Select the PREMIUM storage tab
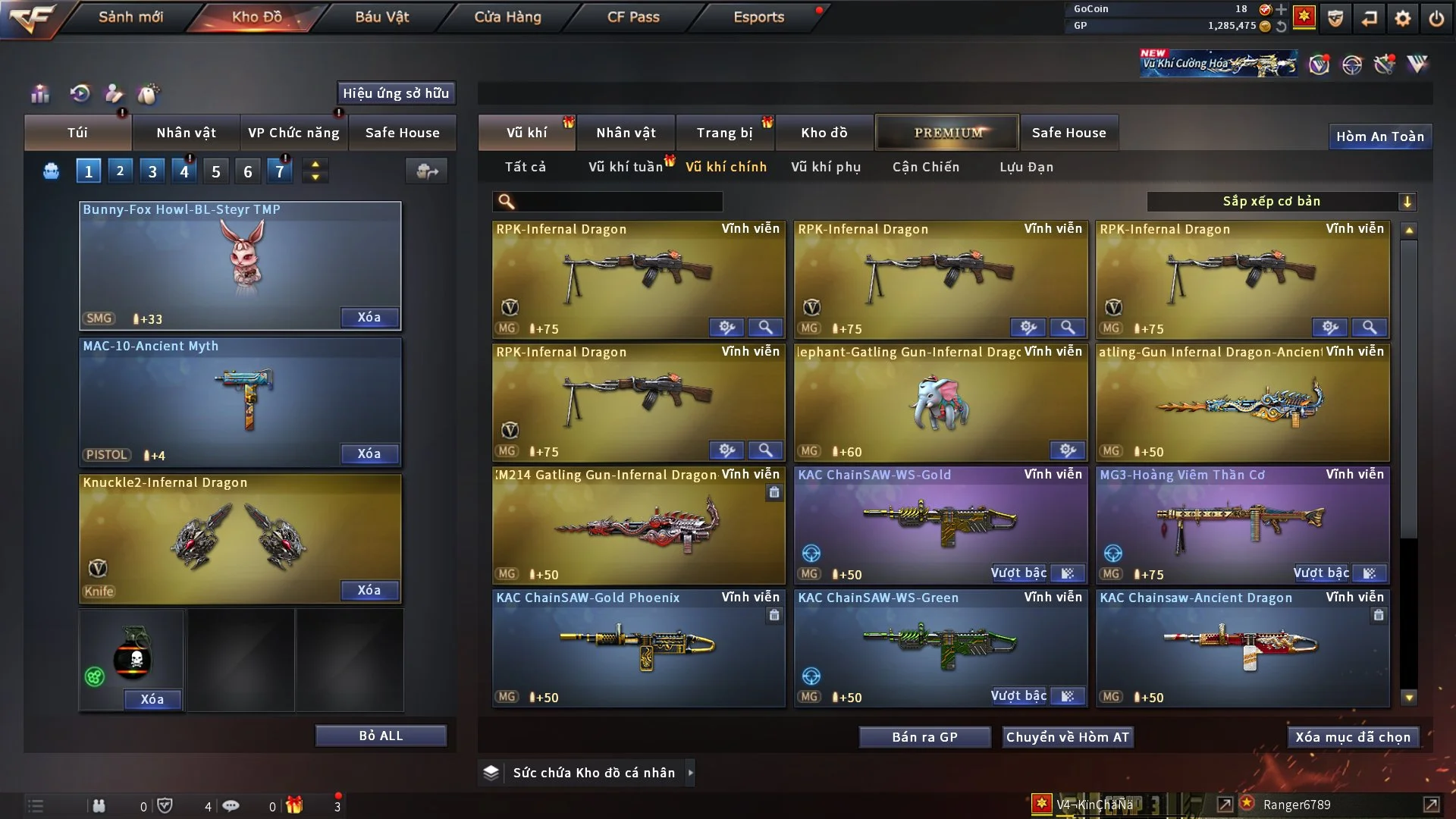This screenshot has height=819, width=1456. click(x=947, y=133)
